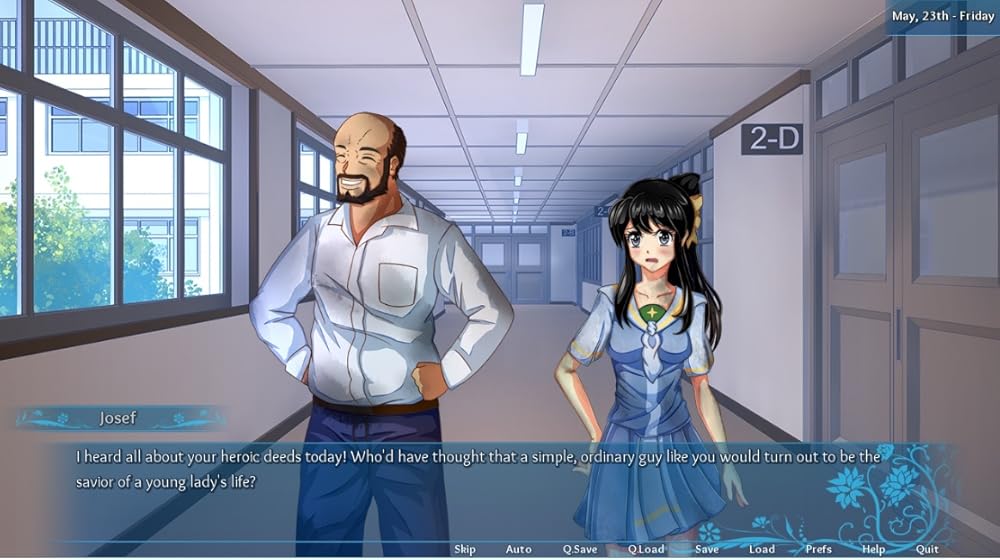Enable Auto dialogue advance
Viewport: 1000px width, 560px height.
[518, 549]
